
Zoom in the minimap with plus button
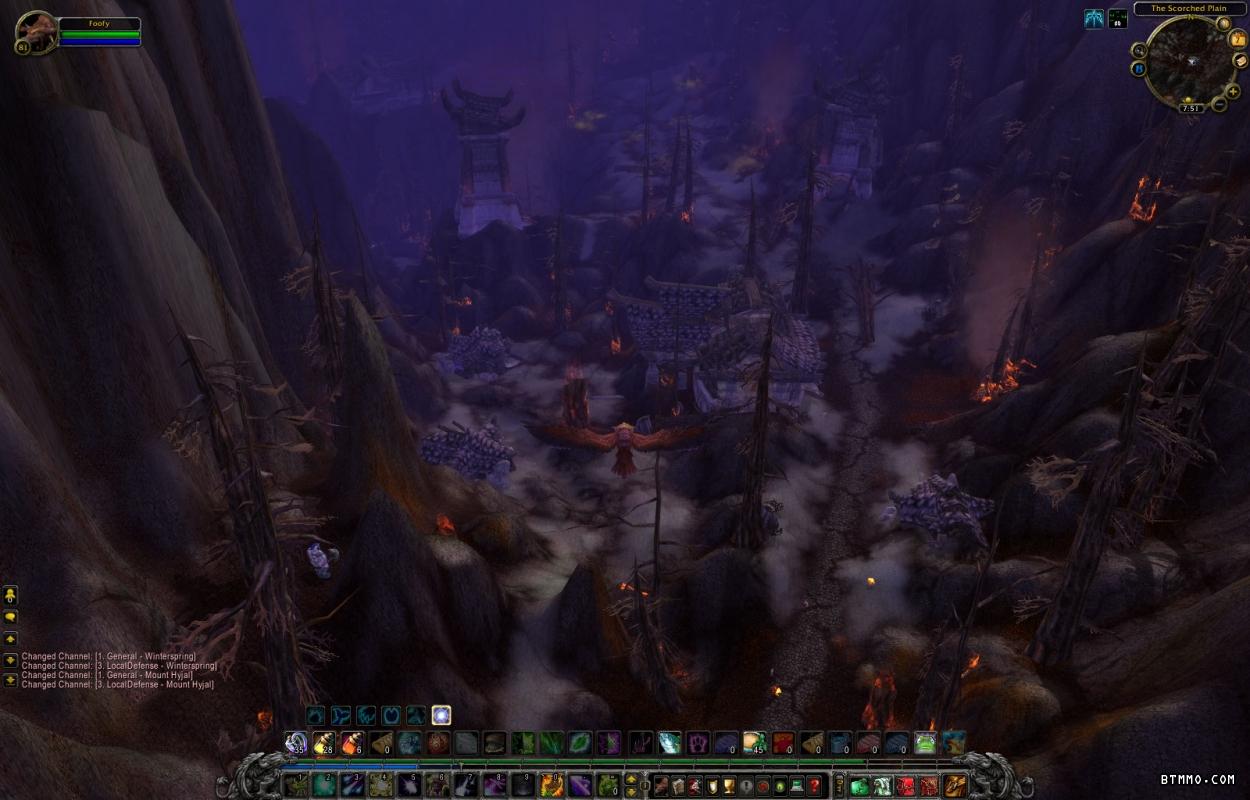pyautogui.click(x=1233, y=91)
